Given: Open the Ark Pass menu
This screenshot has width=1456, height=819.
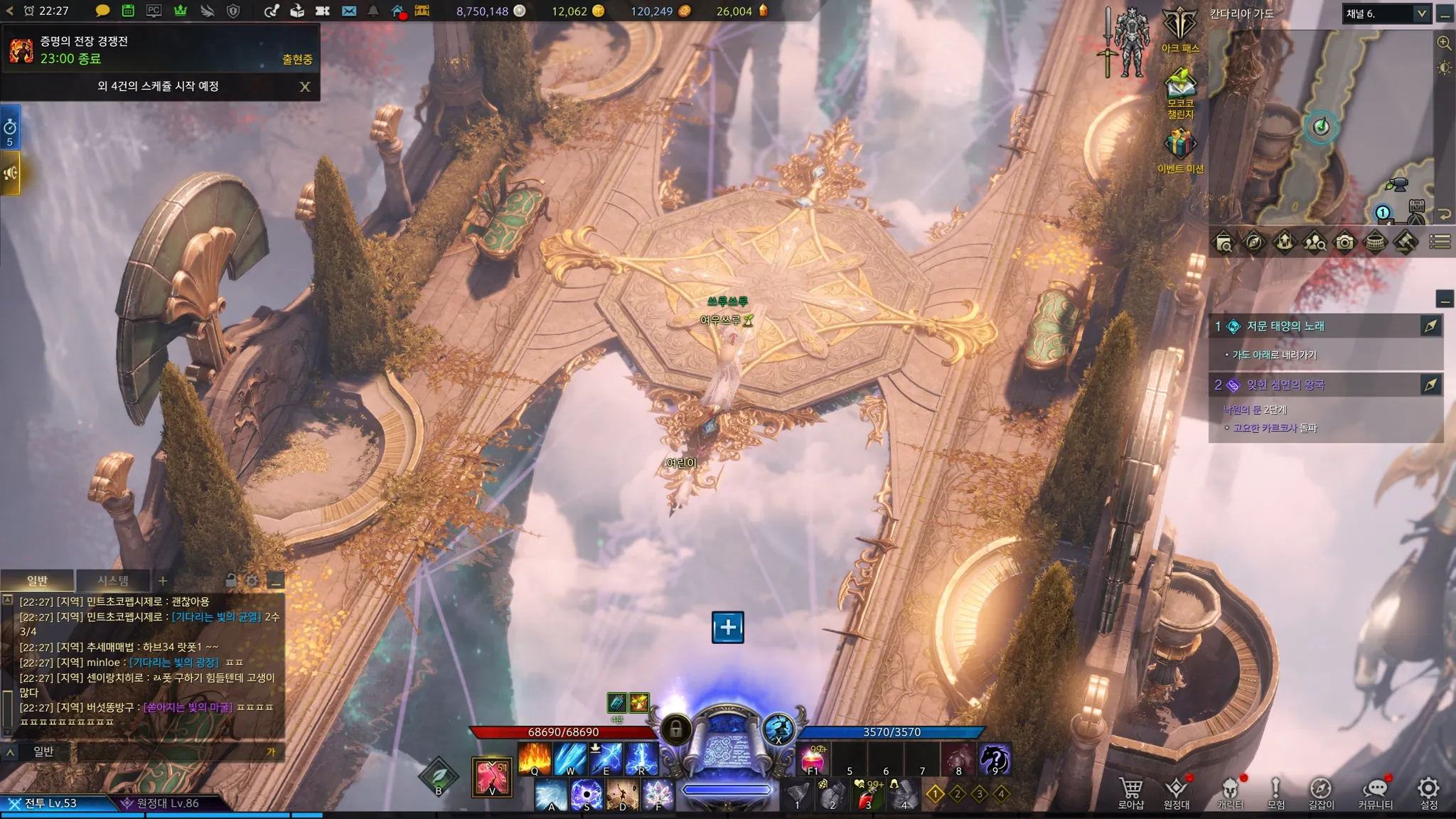Looking at the screenshot, I should (1179, 30).
